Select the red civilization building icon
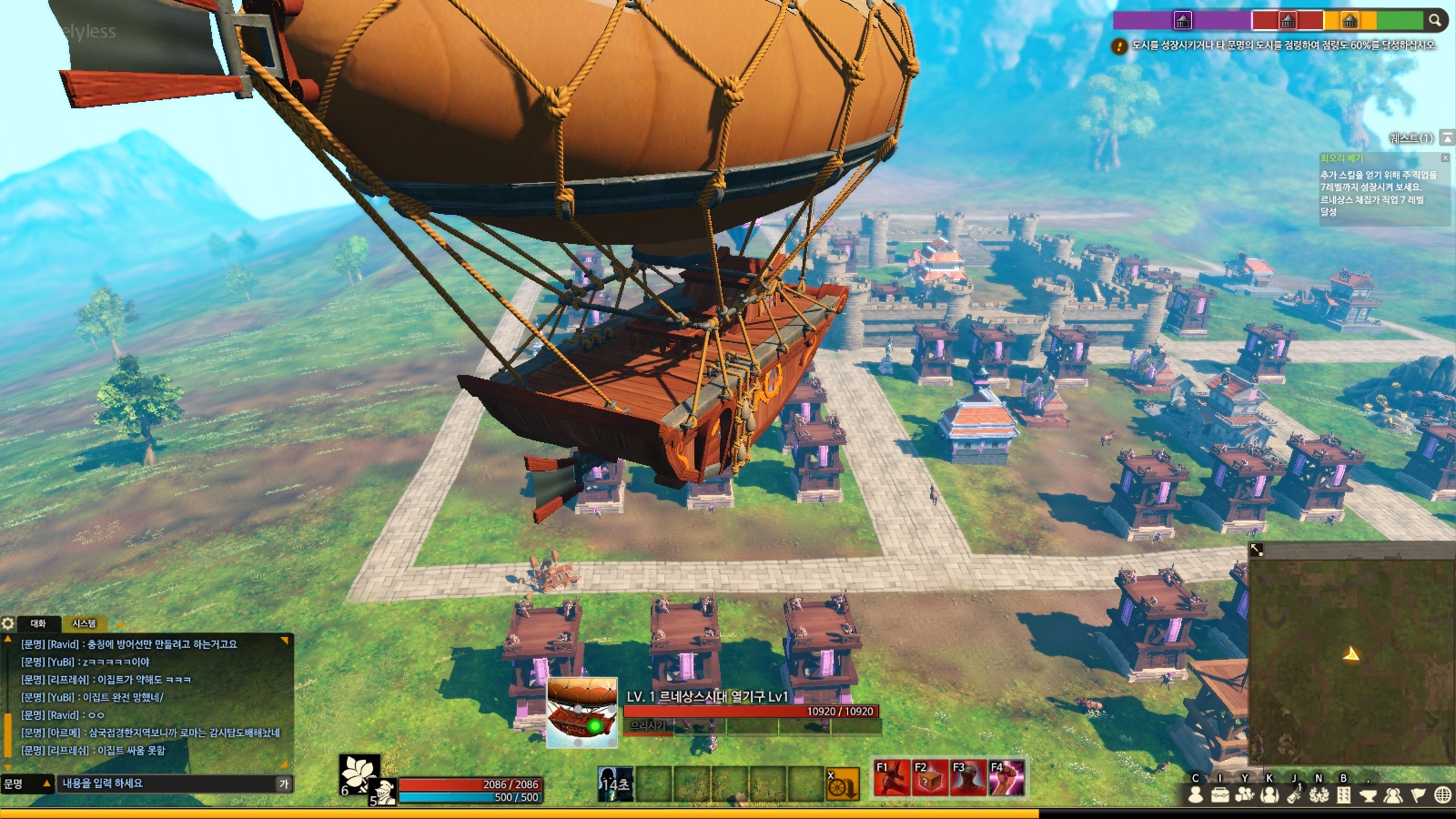Screen dimensions: 1456x819 (x=1288, y=19)
